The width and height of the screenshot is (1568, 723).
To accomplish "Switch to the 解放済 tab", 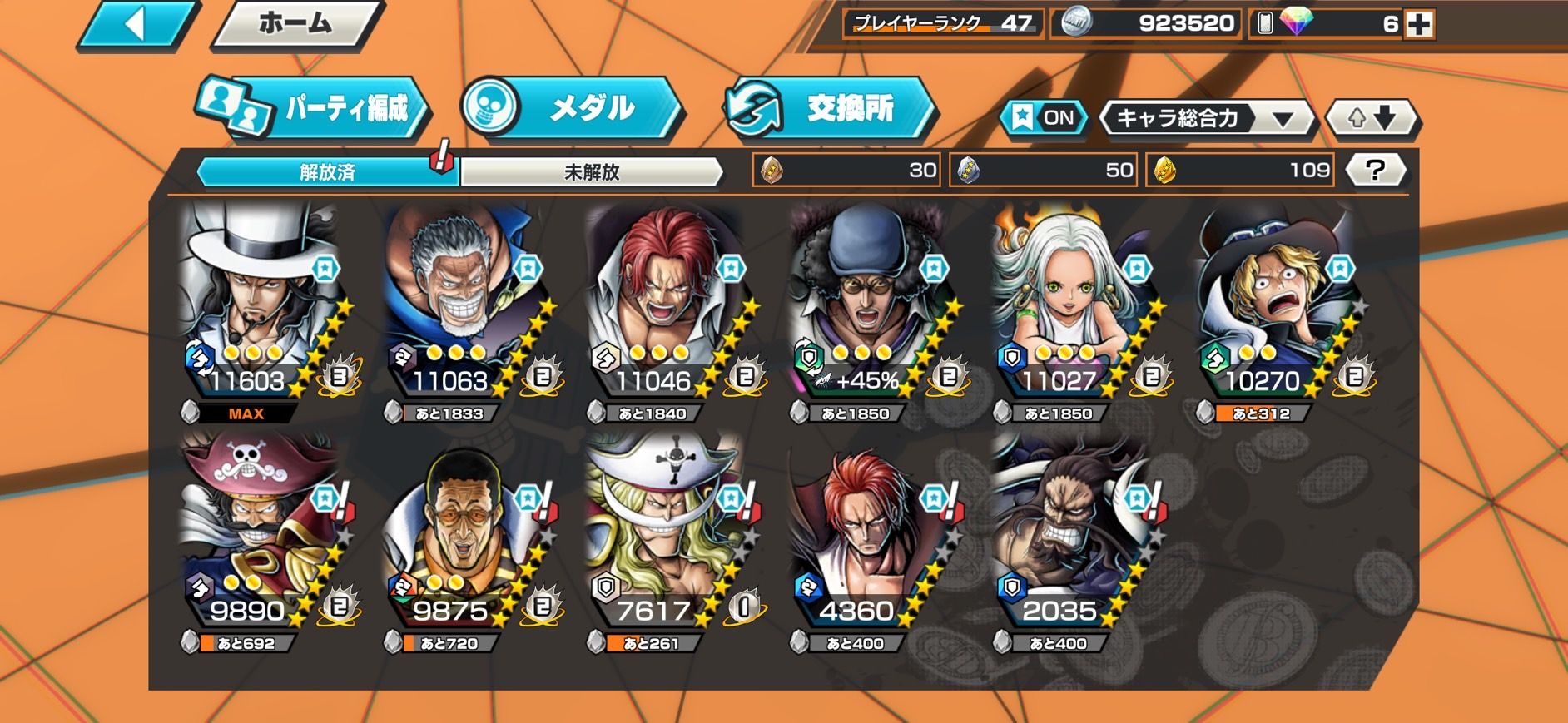I will (x=327, y=172).
